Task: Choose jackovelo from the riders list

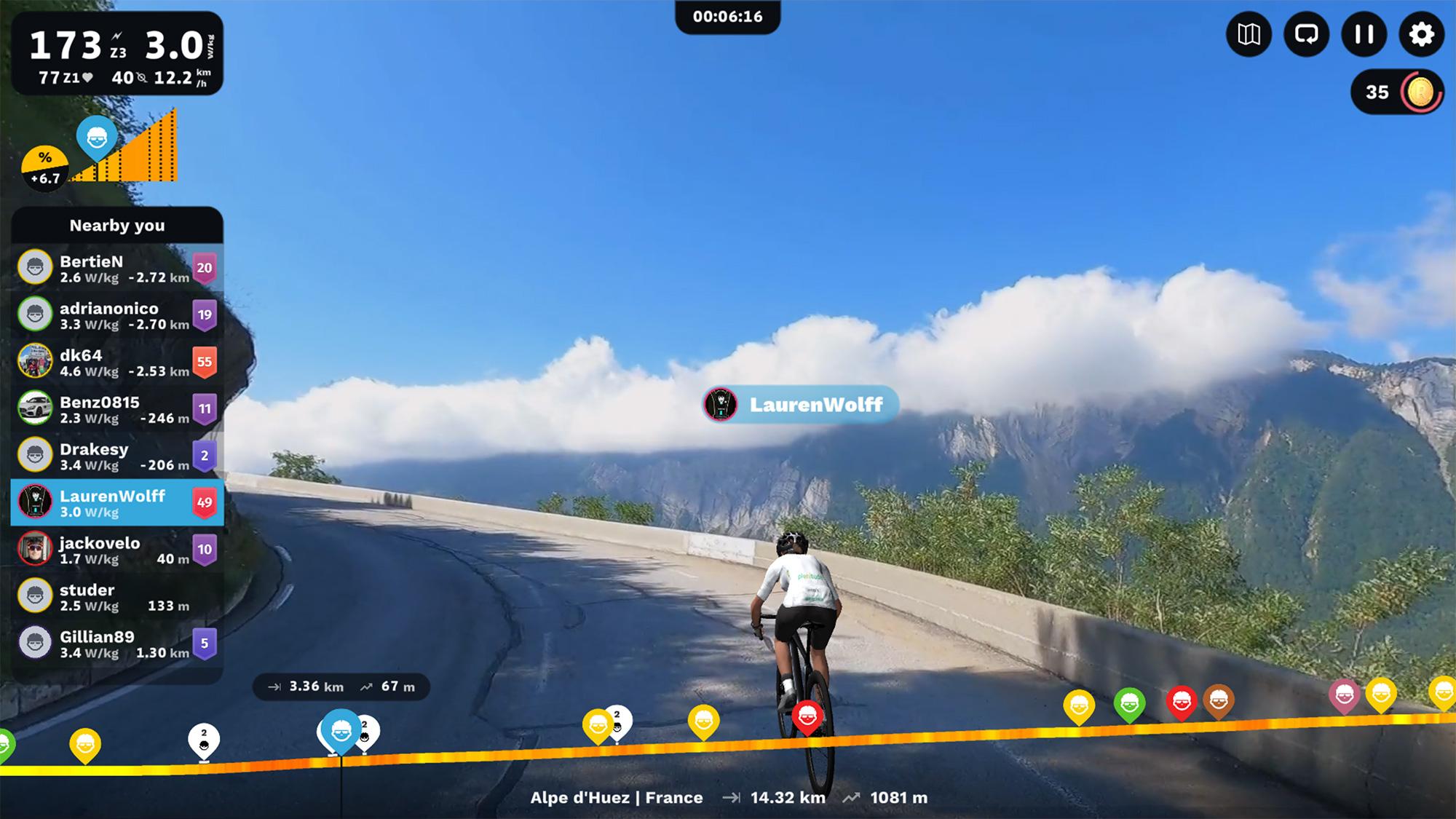Action: coord(116,550)
